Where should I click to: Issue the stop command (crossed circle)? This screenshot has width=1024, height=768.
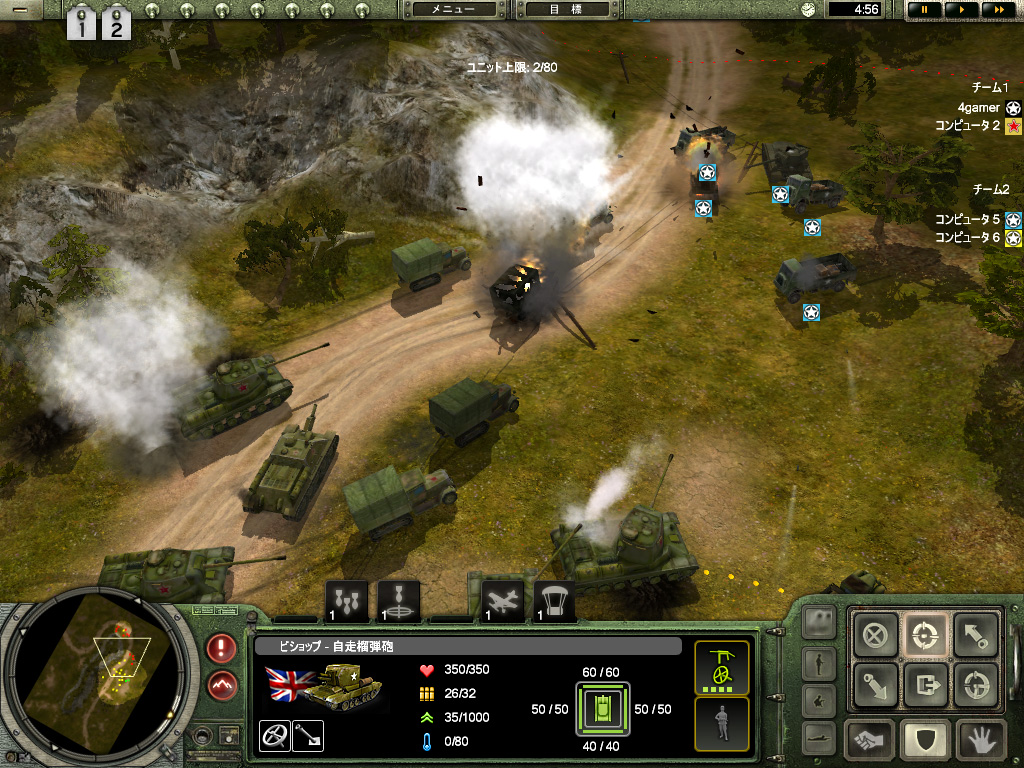[876, 634]
